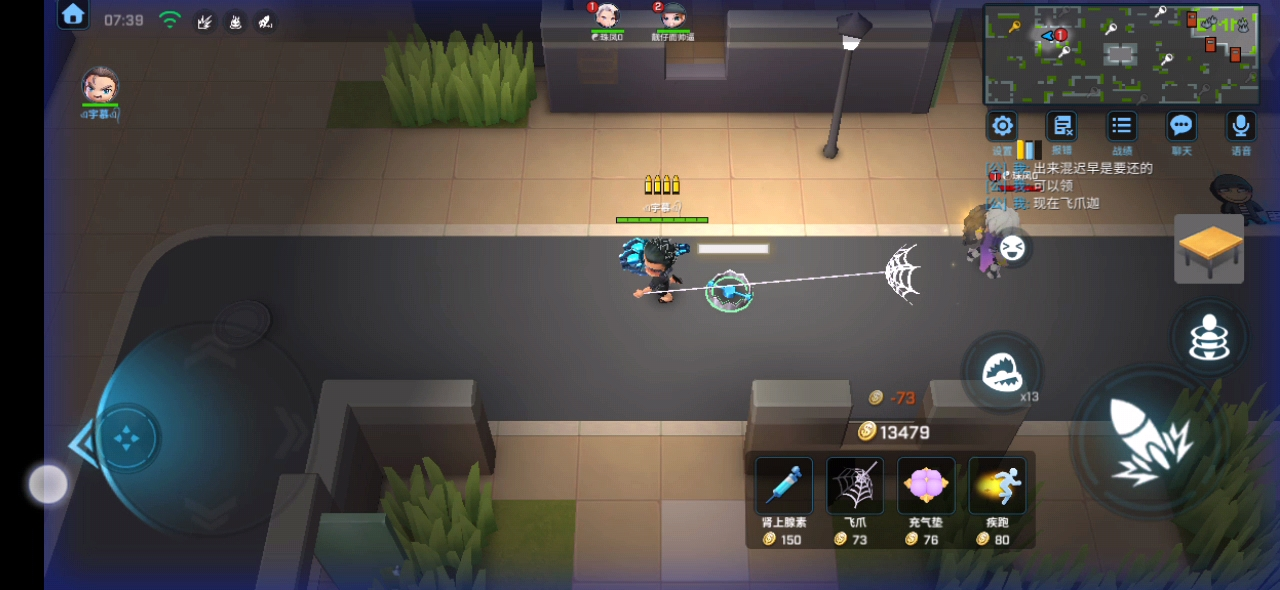1280x590 pixels.
Task: Activate the spinning jump skill button
Action: 1209,338
